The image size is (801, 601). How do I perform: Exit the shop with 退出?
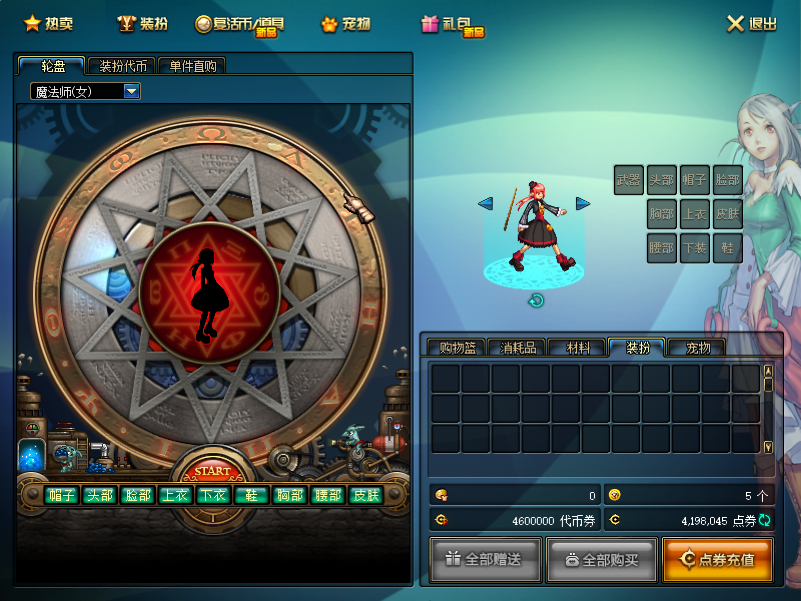[750, 23]
